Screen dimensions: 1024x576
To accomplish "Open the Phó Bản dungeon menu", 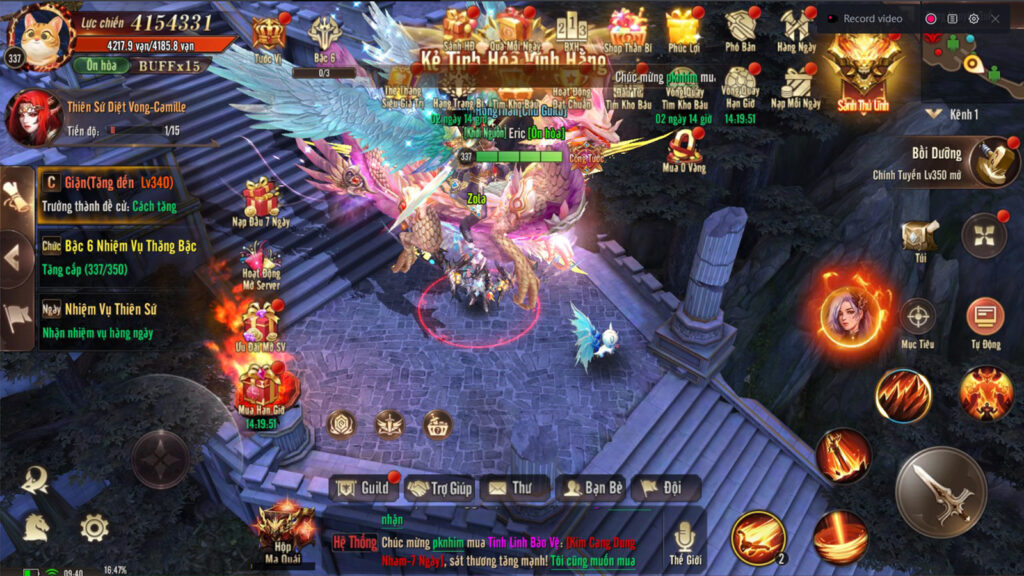I will tap(741, 30).
